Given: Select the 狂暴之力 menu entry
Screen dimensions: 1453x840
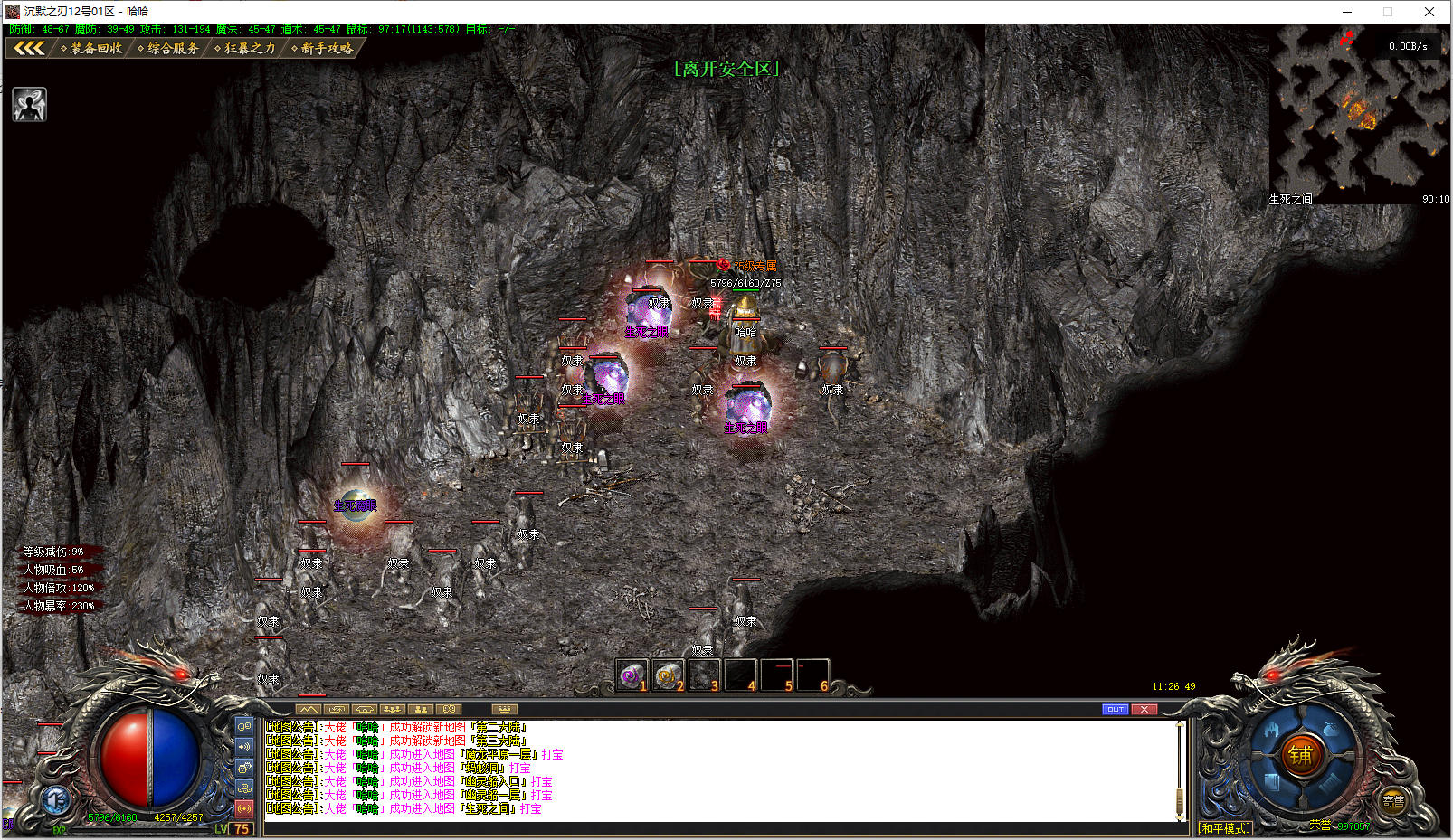Looking at the screenshot, I should (245, 48).
